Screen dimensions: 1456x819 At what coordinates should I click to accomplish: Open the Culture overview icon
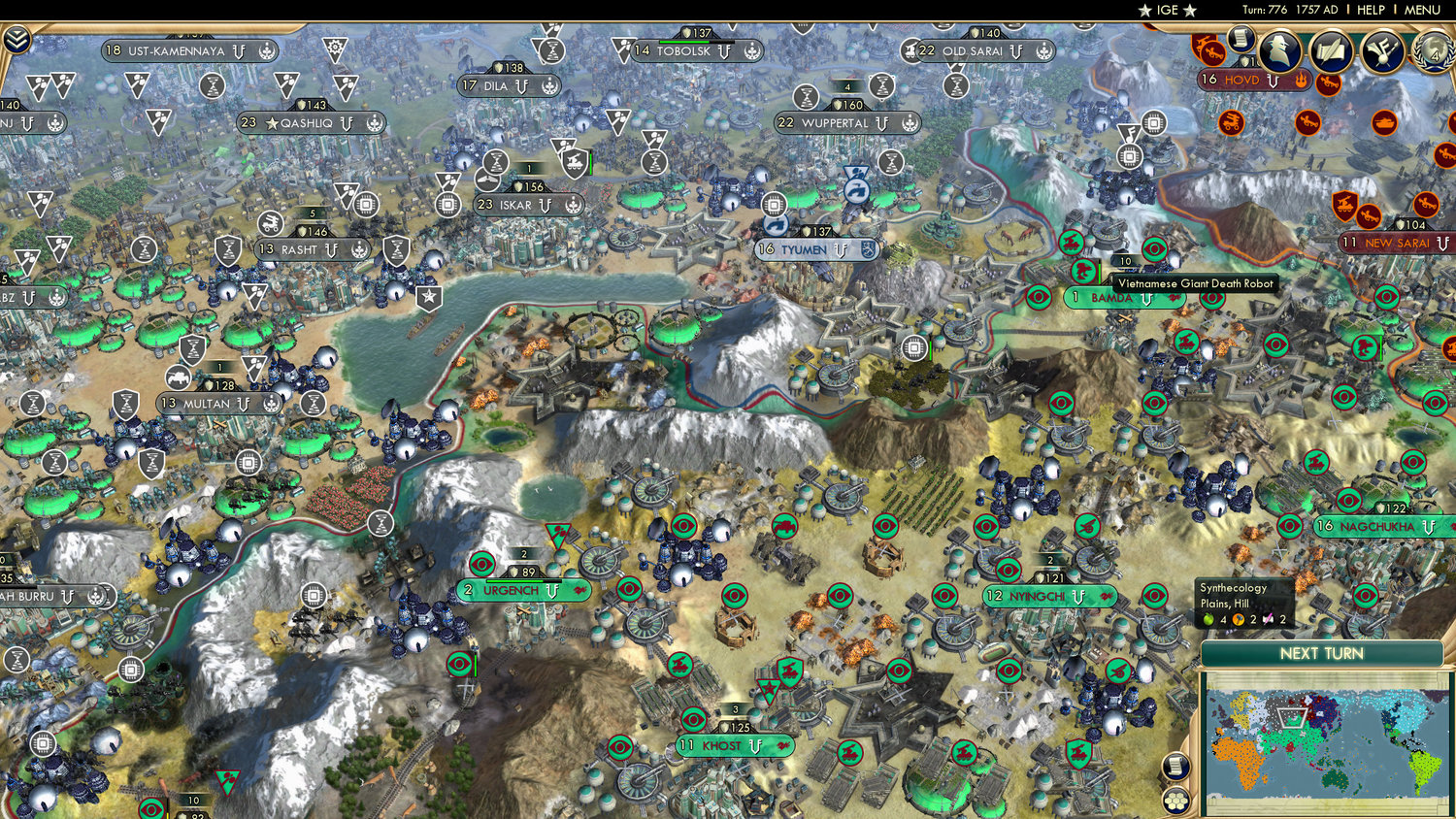click(x=1382, y=50)
